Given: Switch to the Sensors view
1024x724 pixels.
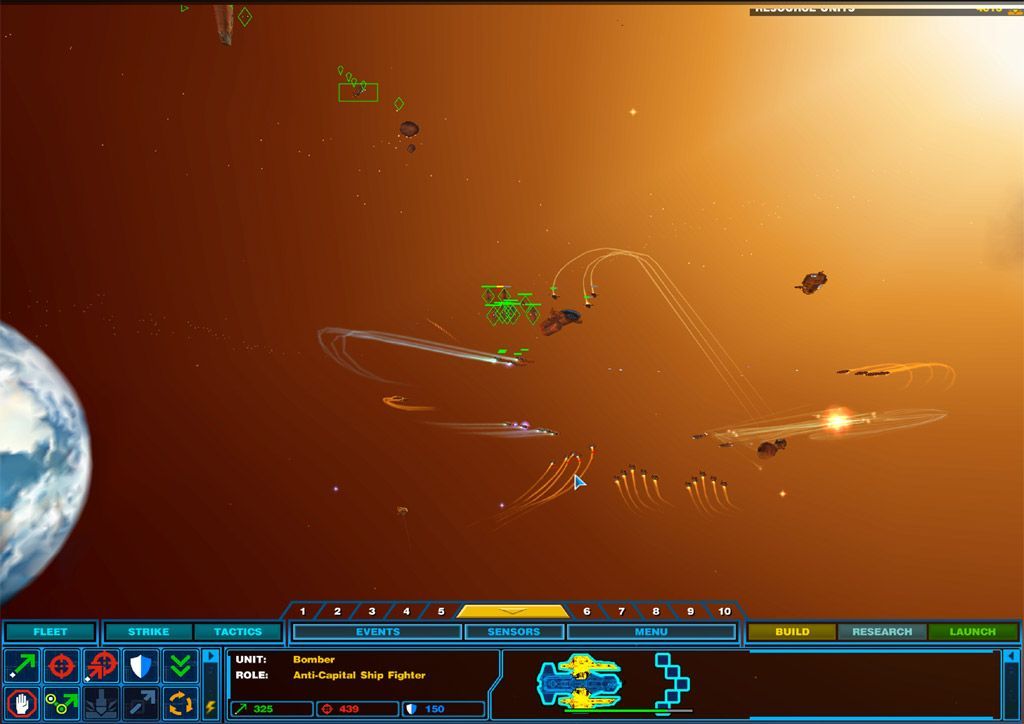Looking at the screenshot, I should (x=514, y=632).
